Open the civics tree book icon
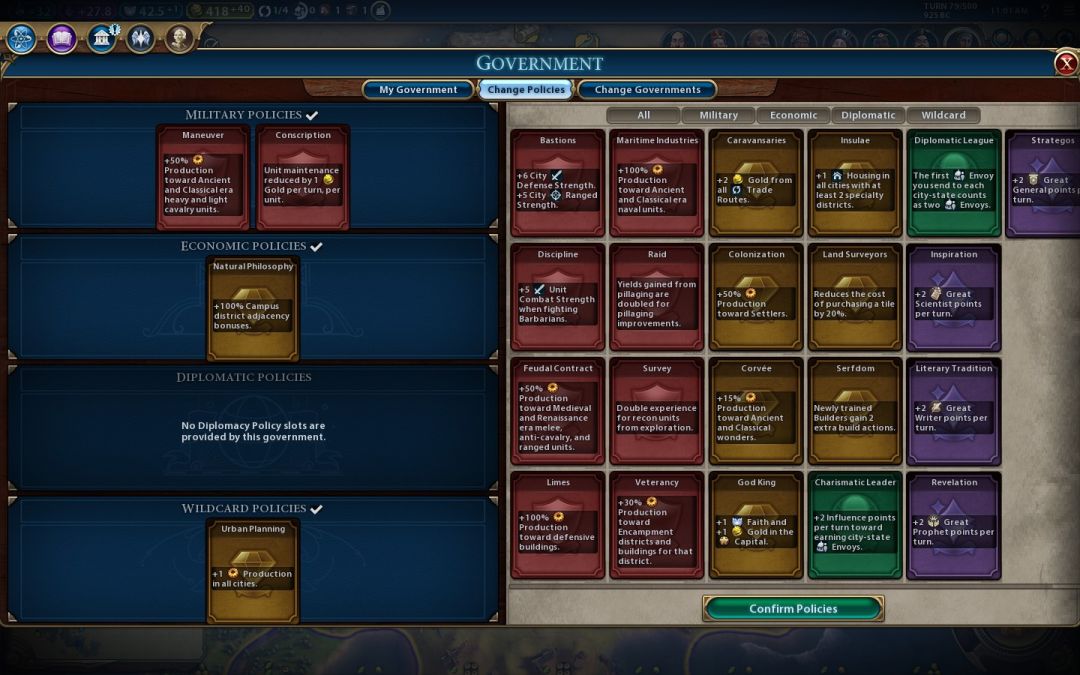The image size is (1080, 675). point(62,38)
